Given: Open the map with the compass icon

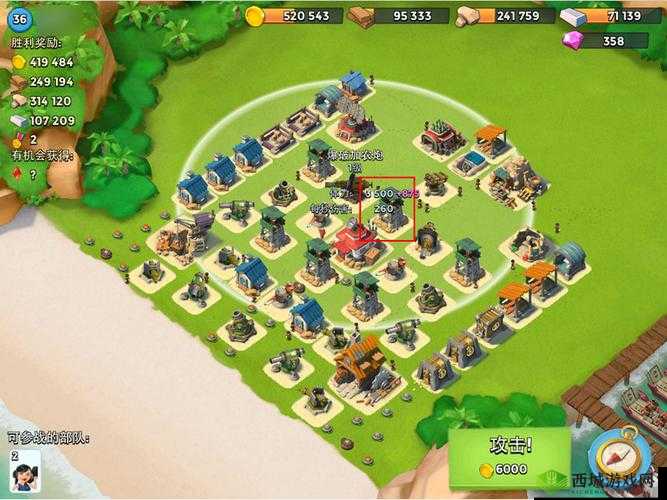Looking at the screenshot, I should coord(613,457).
